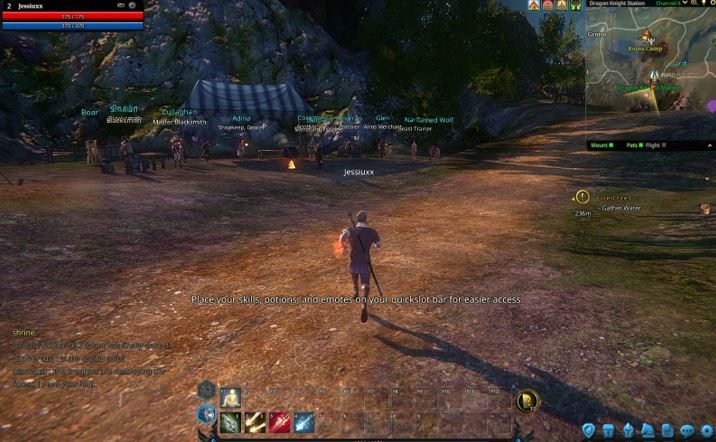
Task: Click the yellow quest exclamation icon
Action: 583,197
